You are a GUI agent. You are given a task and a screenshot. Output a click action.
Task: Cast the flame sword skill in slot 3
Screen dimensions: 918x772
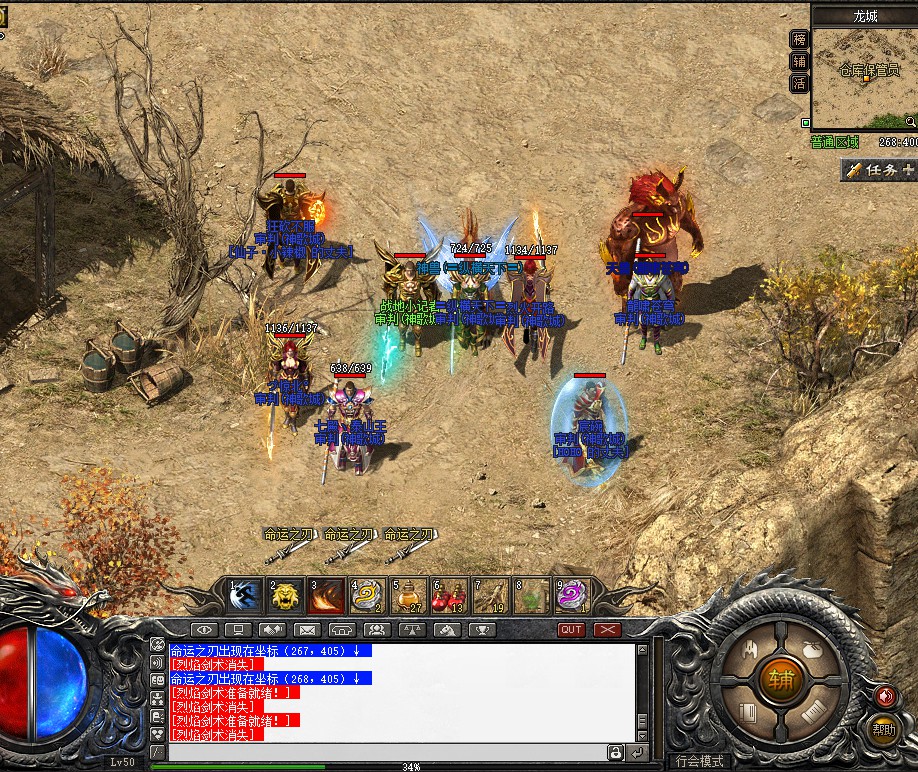coord(327,596)
